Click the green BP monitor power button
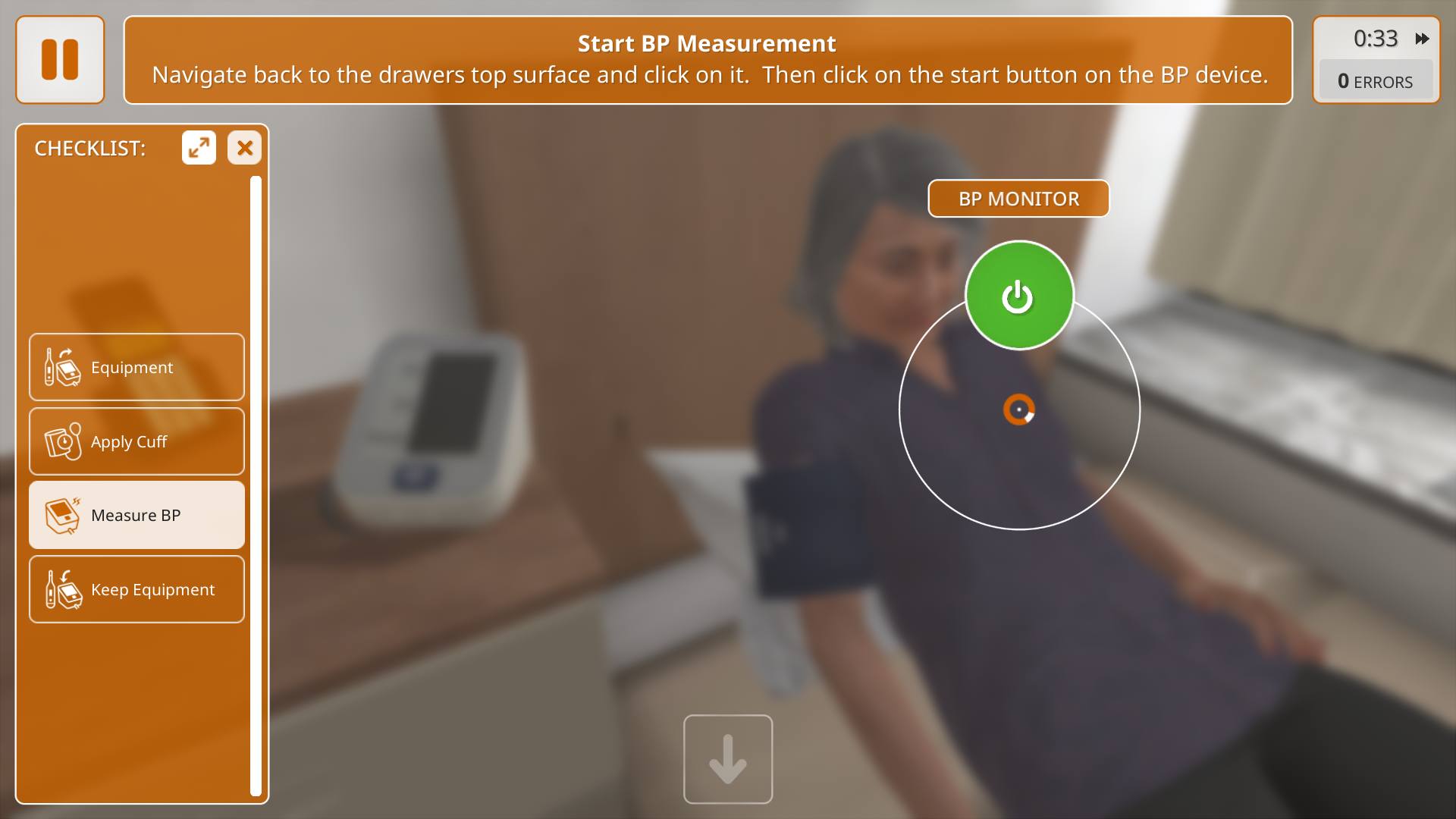Viewport: 1456px width, 819px height. 1018,296
